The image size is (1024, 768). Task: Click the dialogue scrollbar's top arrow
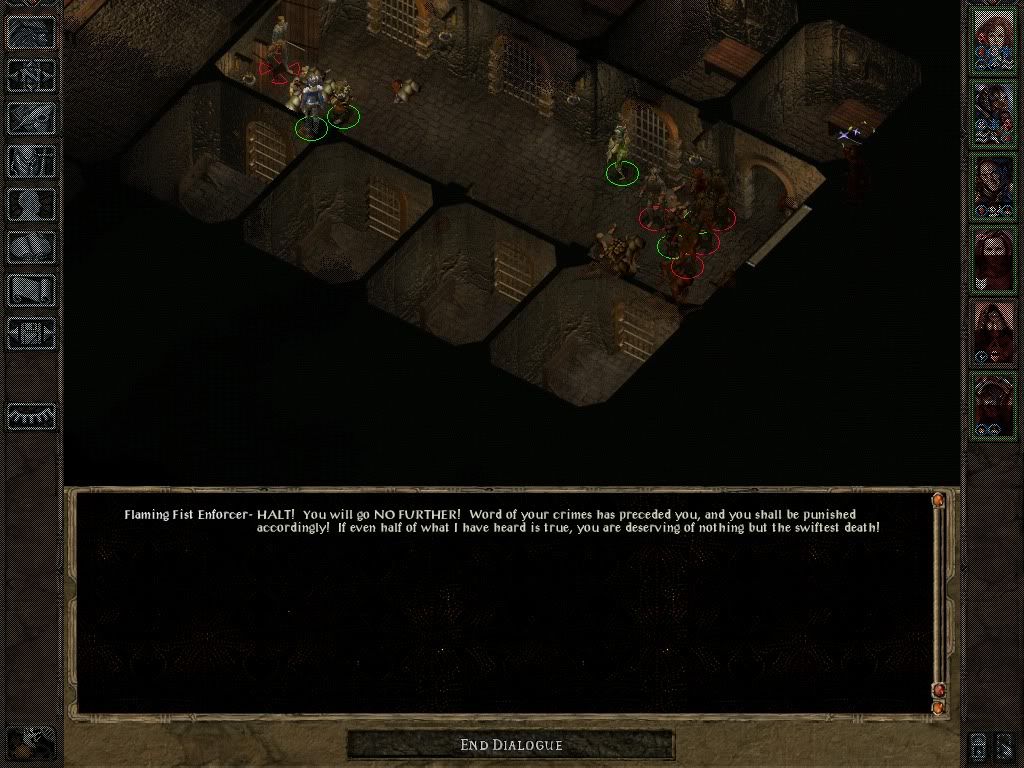(x=938, y=500)
